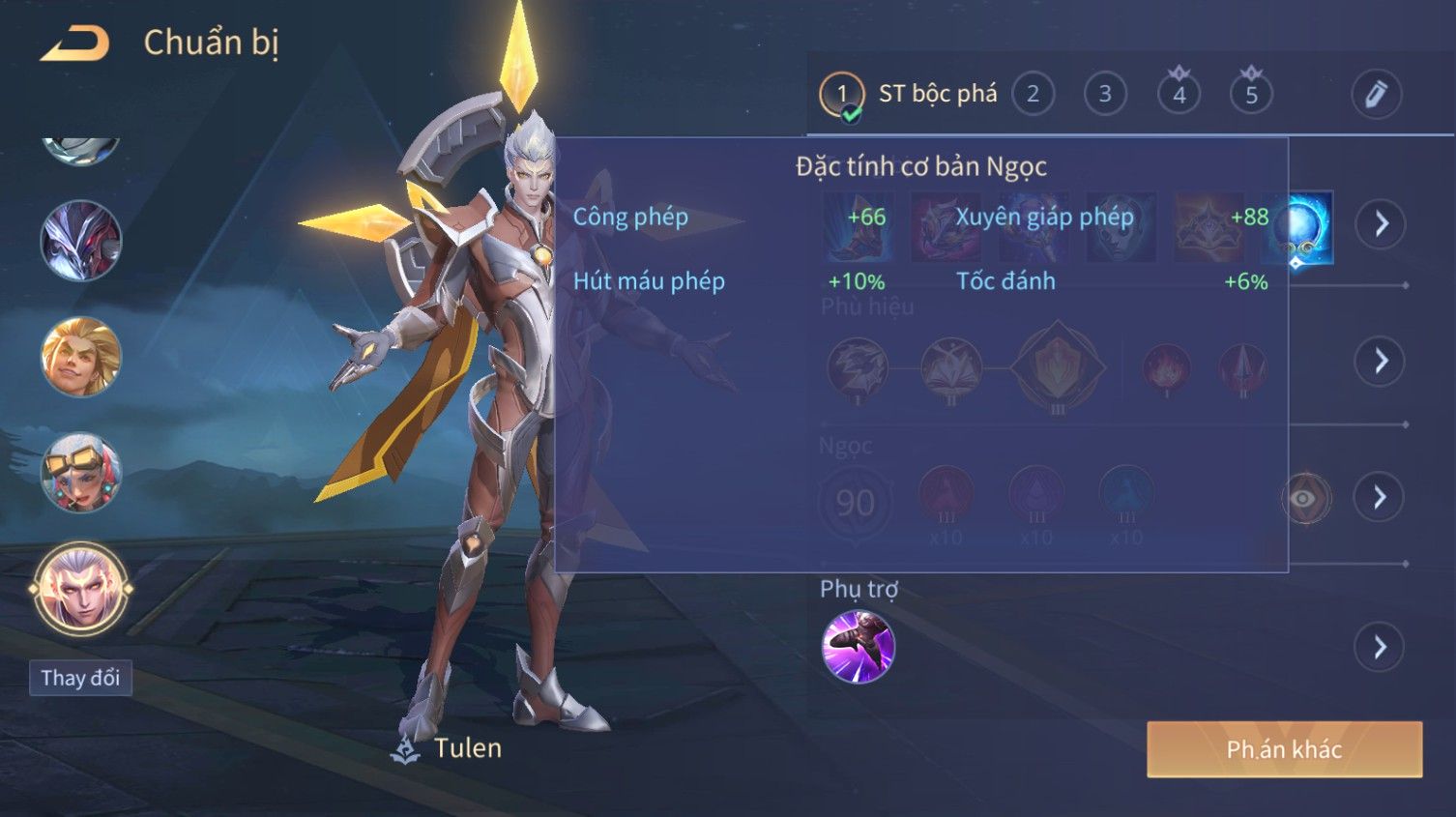
Task: Open the Ngọc section arrow
Action: [1381, 497]
